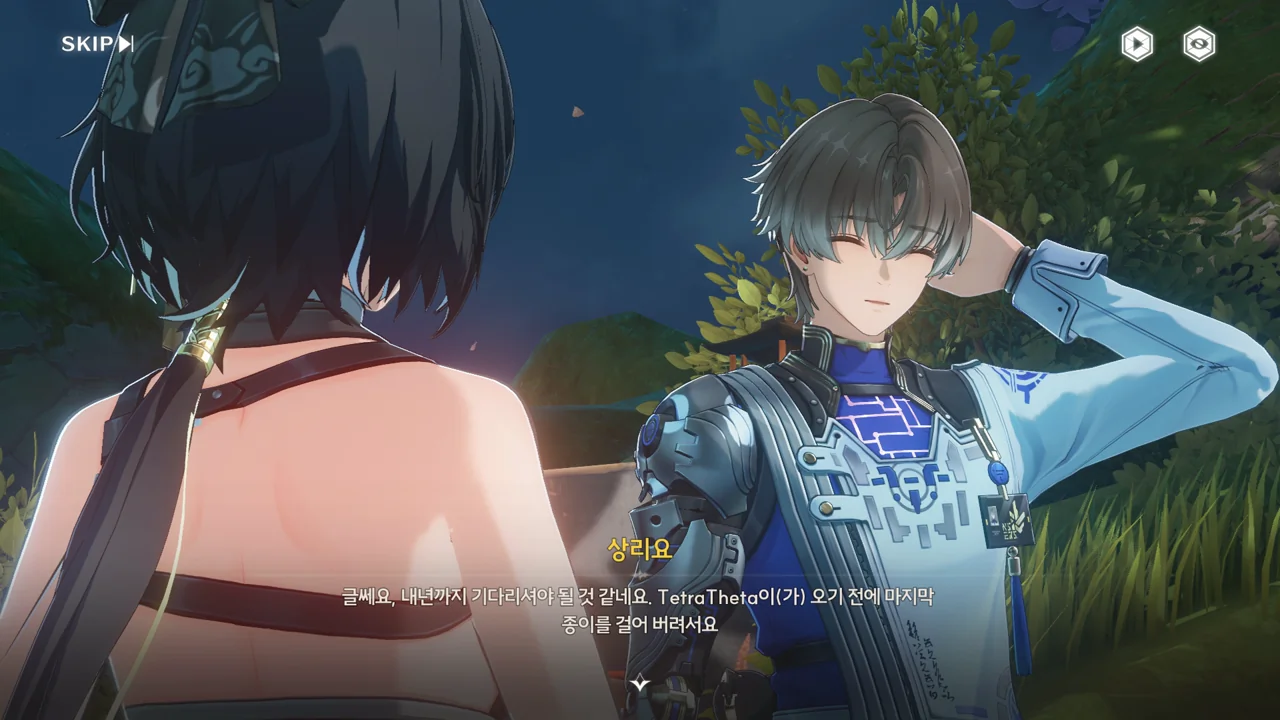Hide the dialogue interface using the eye icon
1280x720 pixels.
pyautogui.click(x=1199, y=44)
